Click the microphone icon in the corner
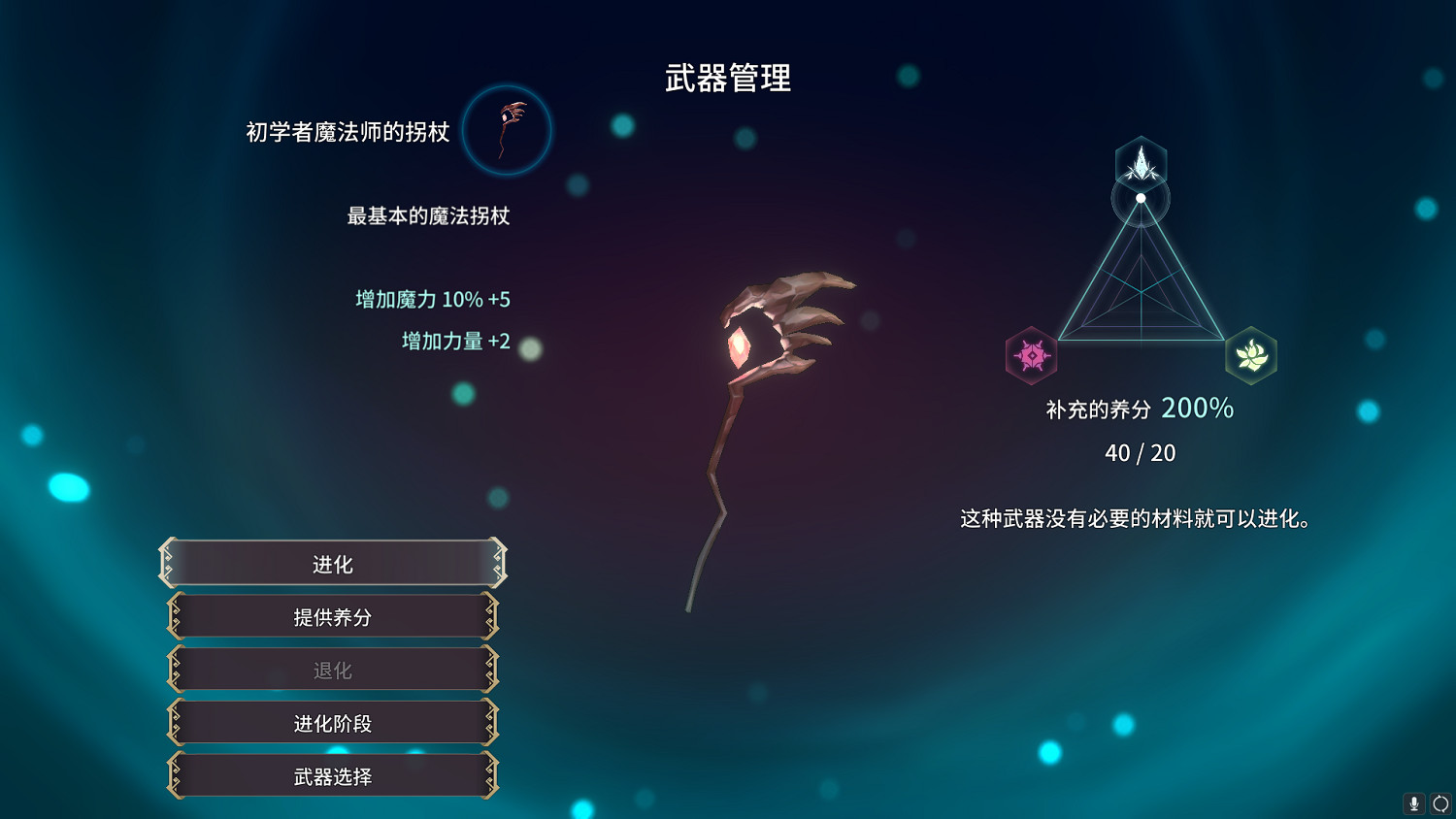Image resolution: width=1456 pixels, height=819 pixels. click(x=1412, y=803)
